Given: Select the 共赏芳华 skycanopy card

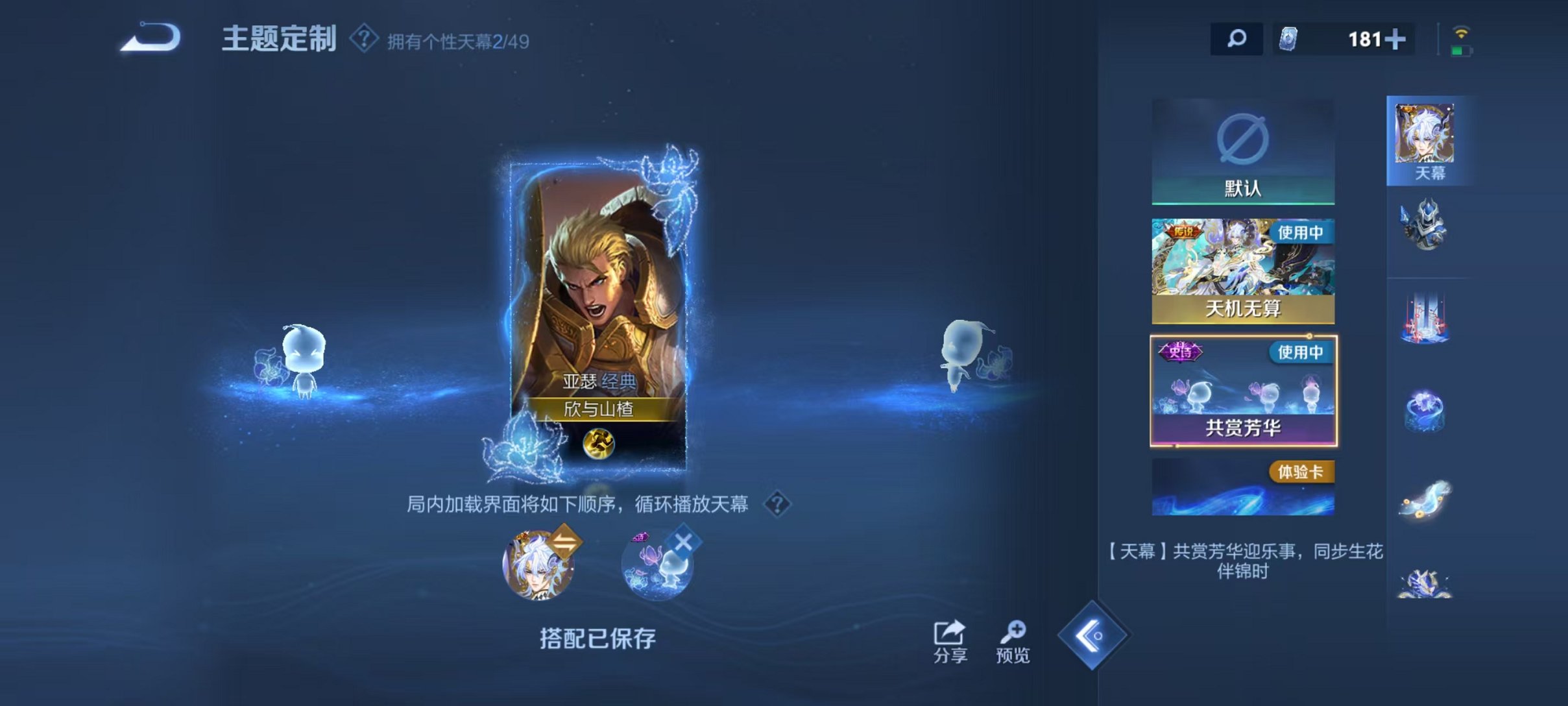Looking at the screenshot, I should [x=1243, y=389].
